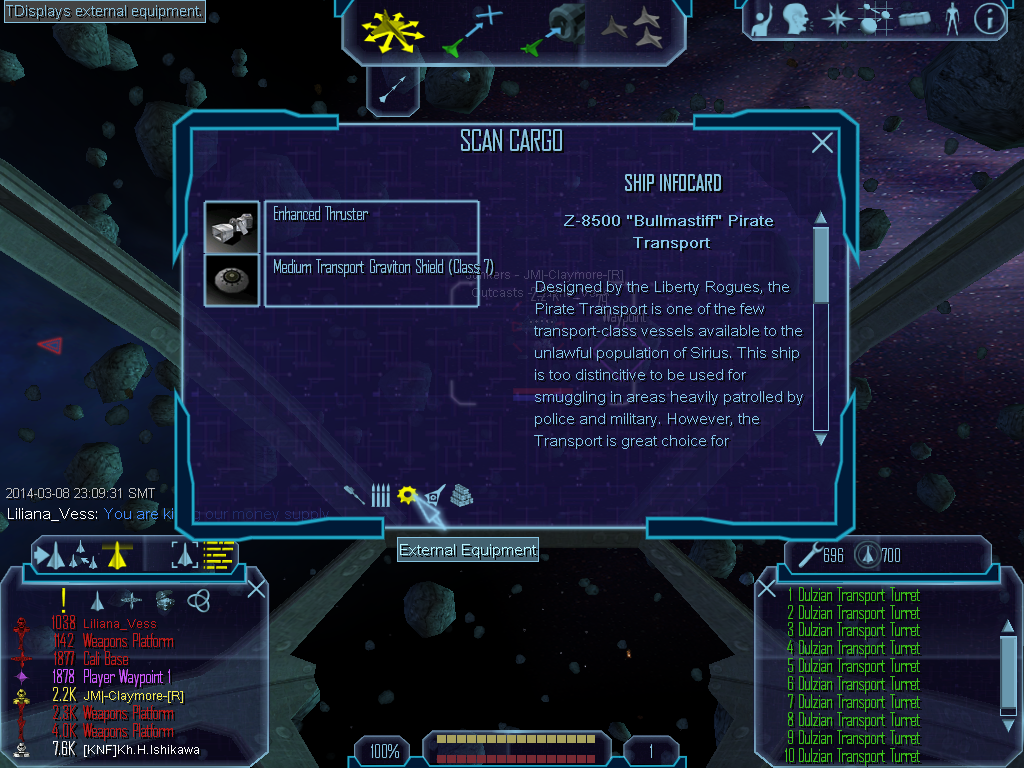Show the commodities crate filter
The width and height of the screenshot is (1024, 768).
click(461, 495)
